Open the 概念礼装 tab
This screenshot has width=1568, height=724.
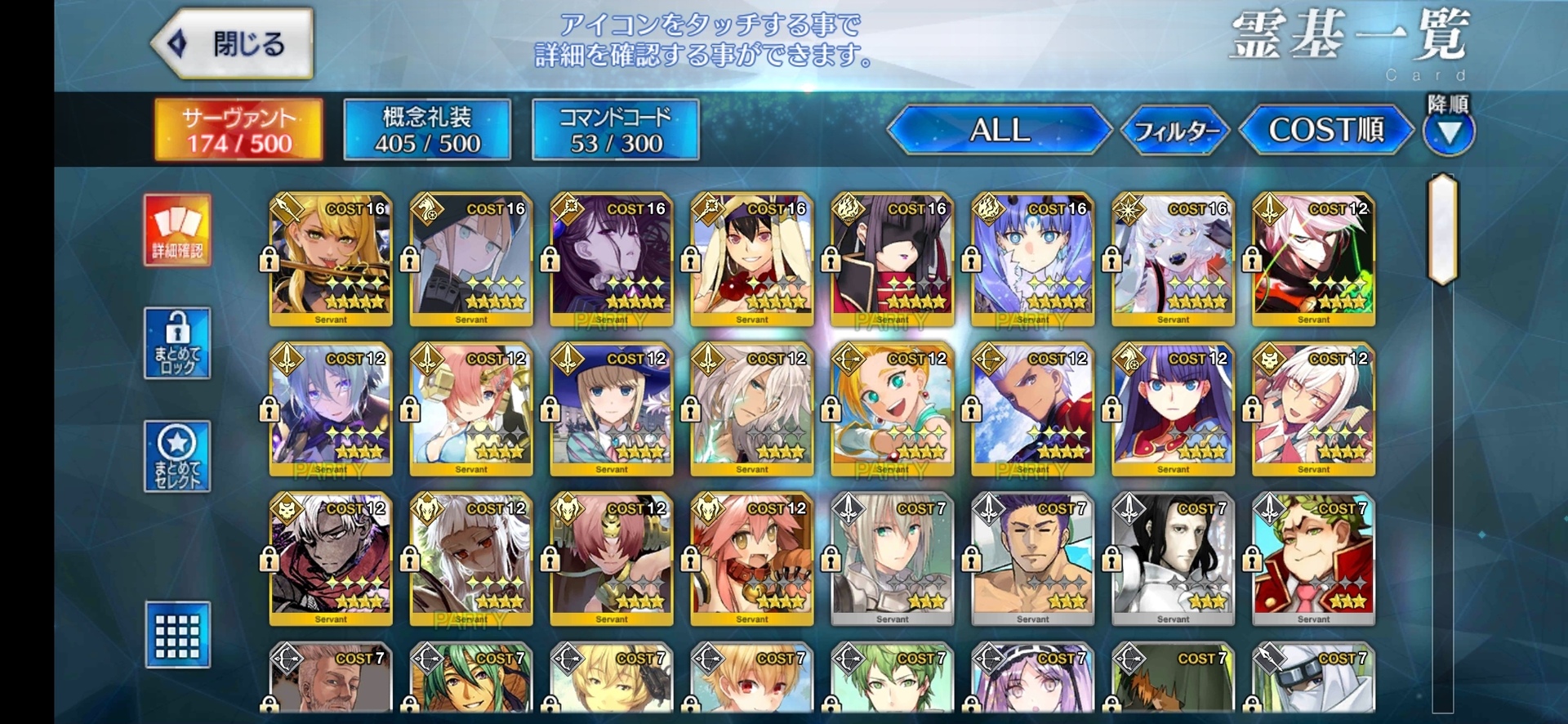pyautogui.click(x=427, y=130)
